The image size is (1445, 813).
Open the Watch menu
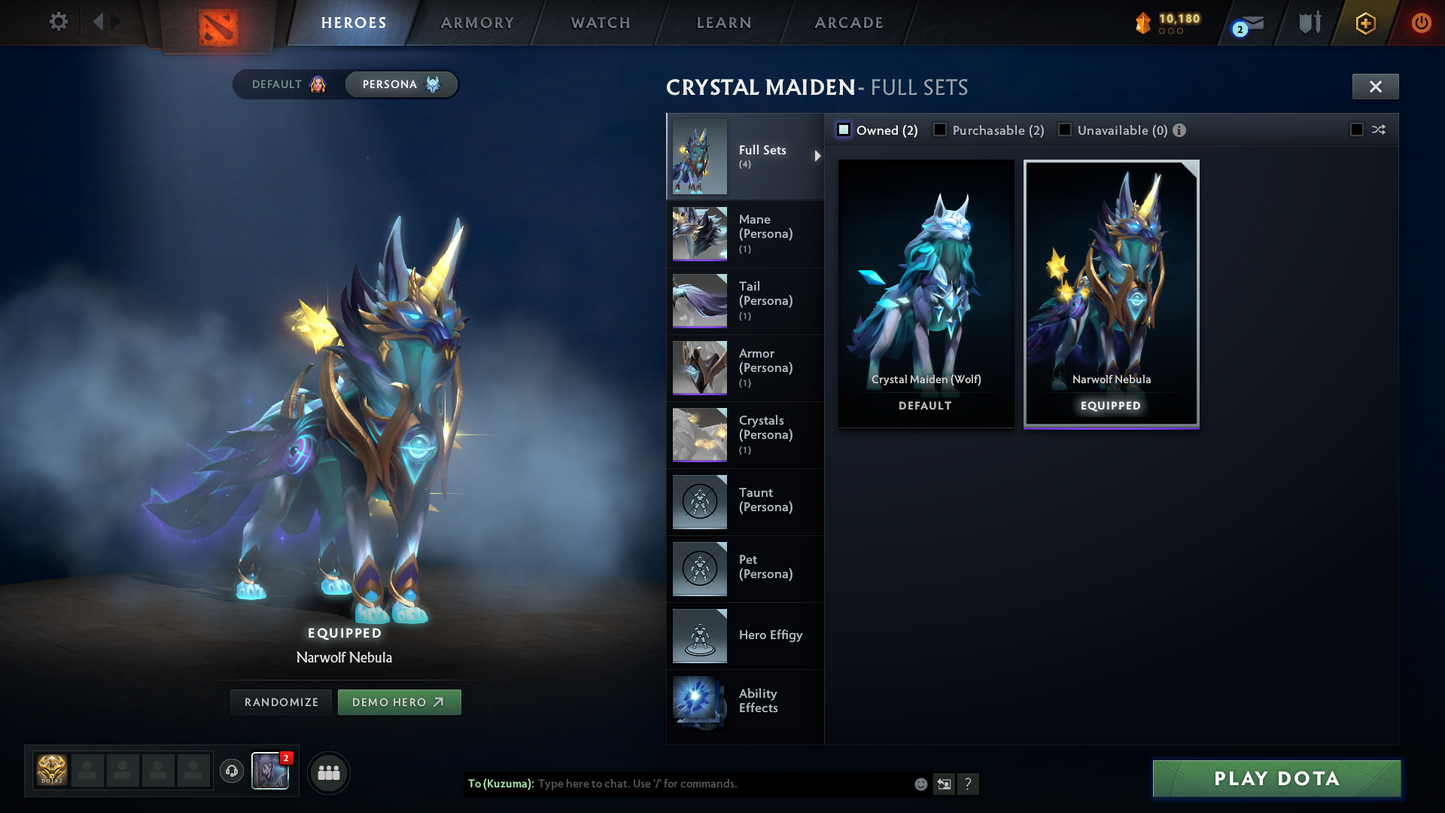pos(599,22)
